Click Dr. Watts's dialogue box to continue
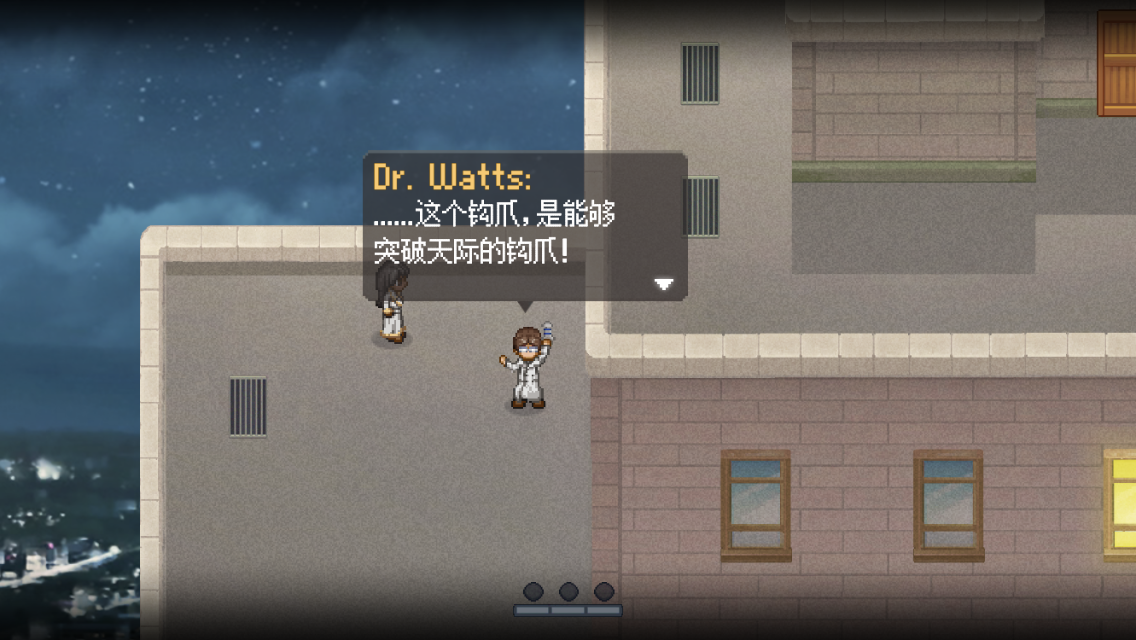 click(x=524, y=226)
